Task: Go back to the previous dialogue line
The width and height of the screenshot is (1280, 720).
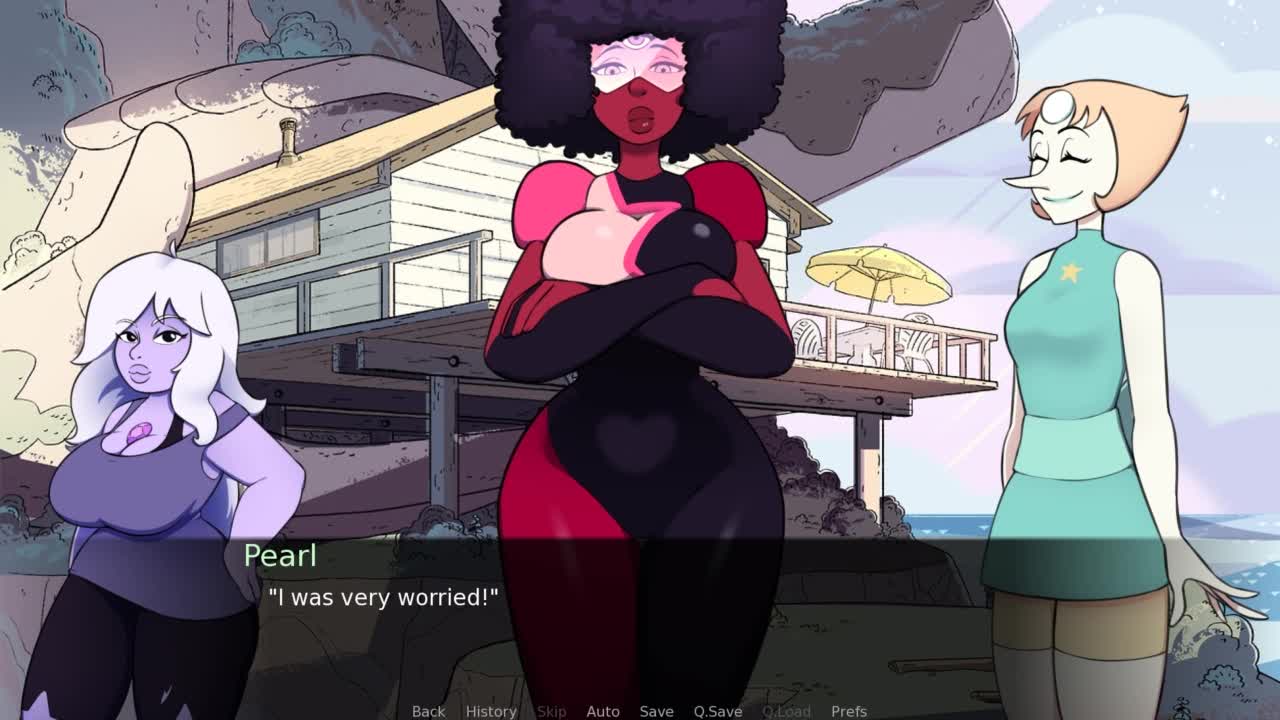Action: pos(428,711)
